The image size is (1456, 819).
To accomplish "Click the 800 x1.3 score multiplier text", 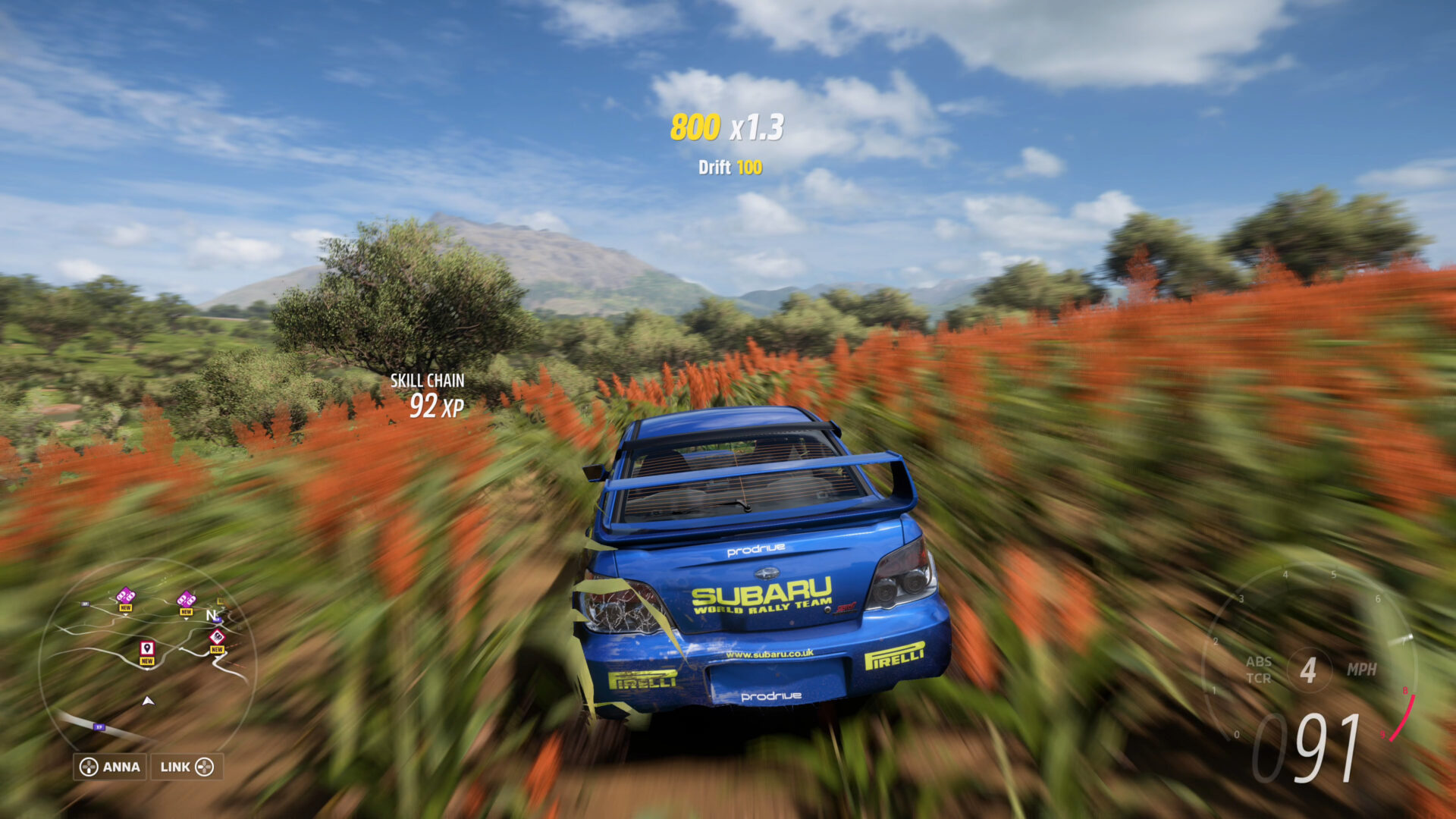I will 726,127.
